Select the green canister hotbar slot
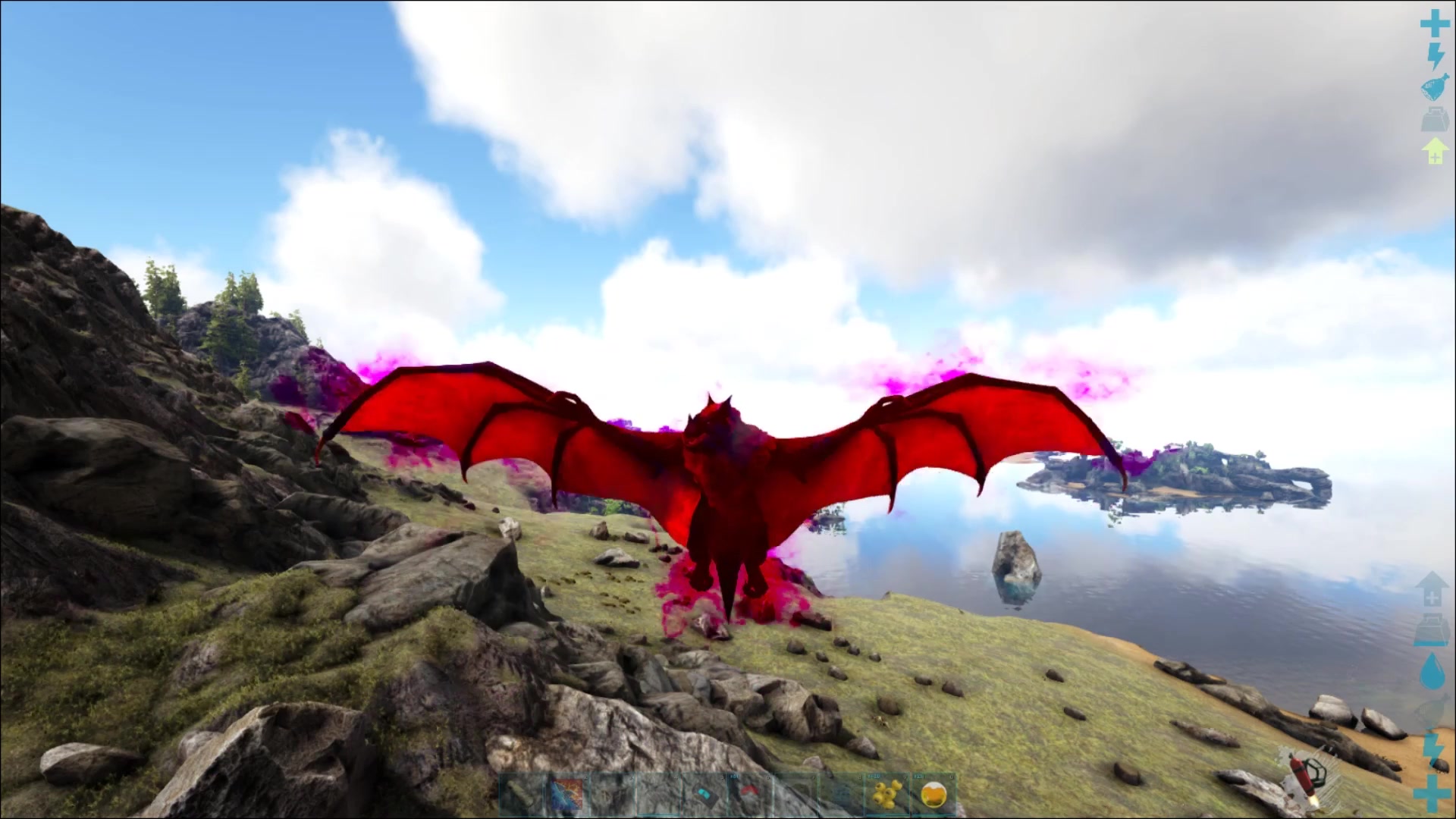The width and height of the screenshot is (1456, 819). pyautogui.click(x=521, y=795)
